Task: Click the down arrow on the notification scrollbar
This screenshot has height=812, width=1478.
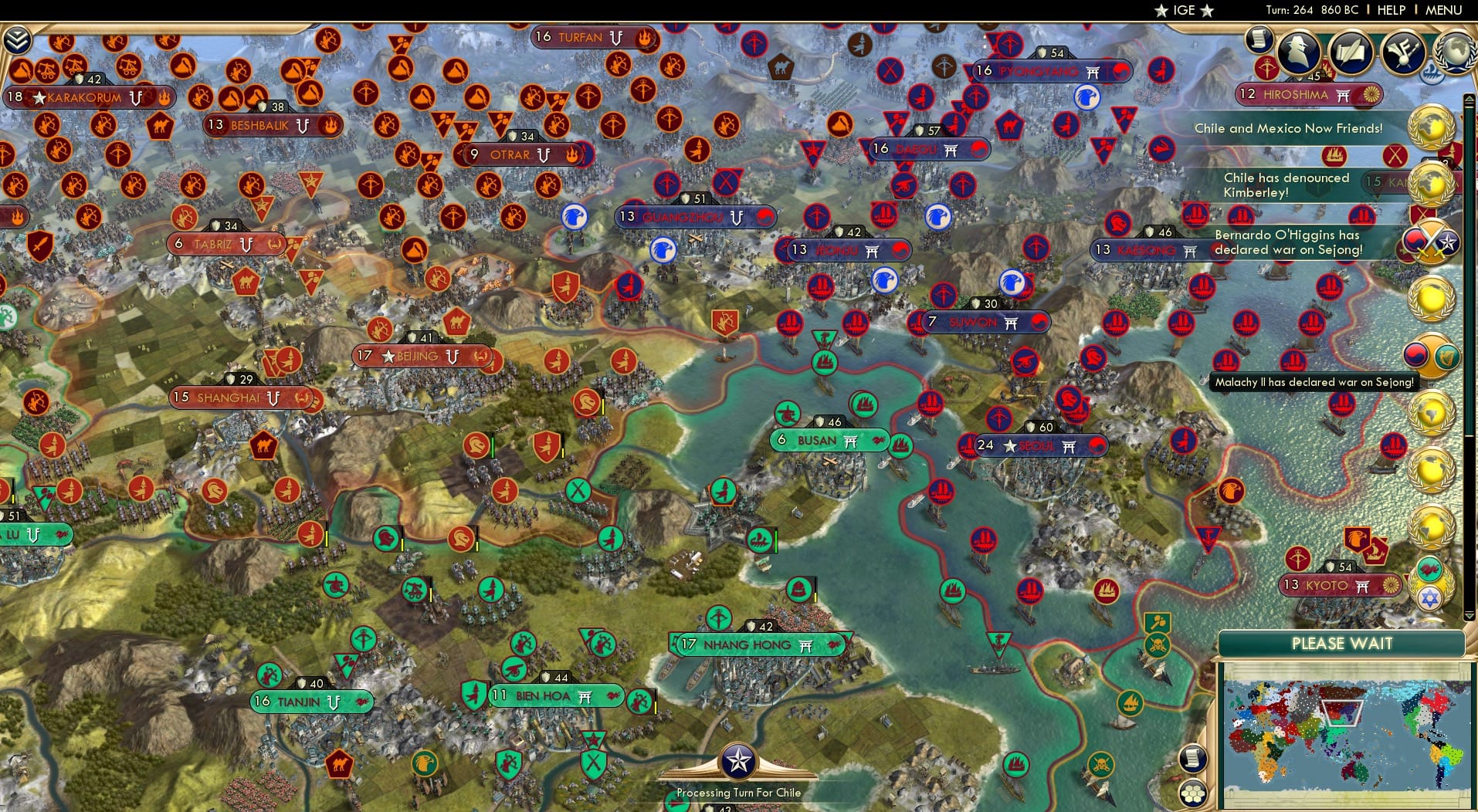Action: pyautogui.click(x=1469, y=615)
